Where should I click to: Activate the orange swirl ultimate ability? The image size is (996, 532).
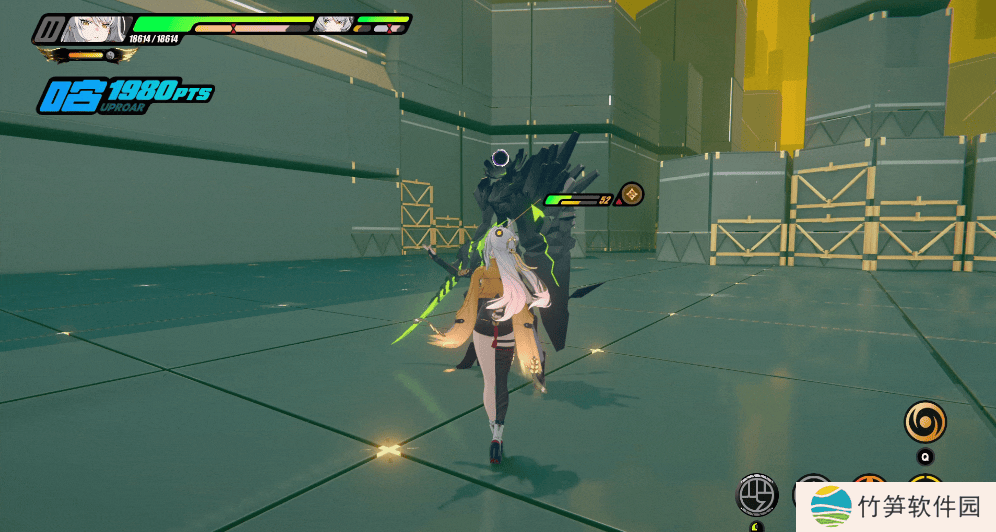point(925,422)
